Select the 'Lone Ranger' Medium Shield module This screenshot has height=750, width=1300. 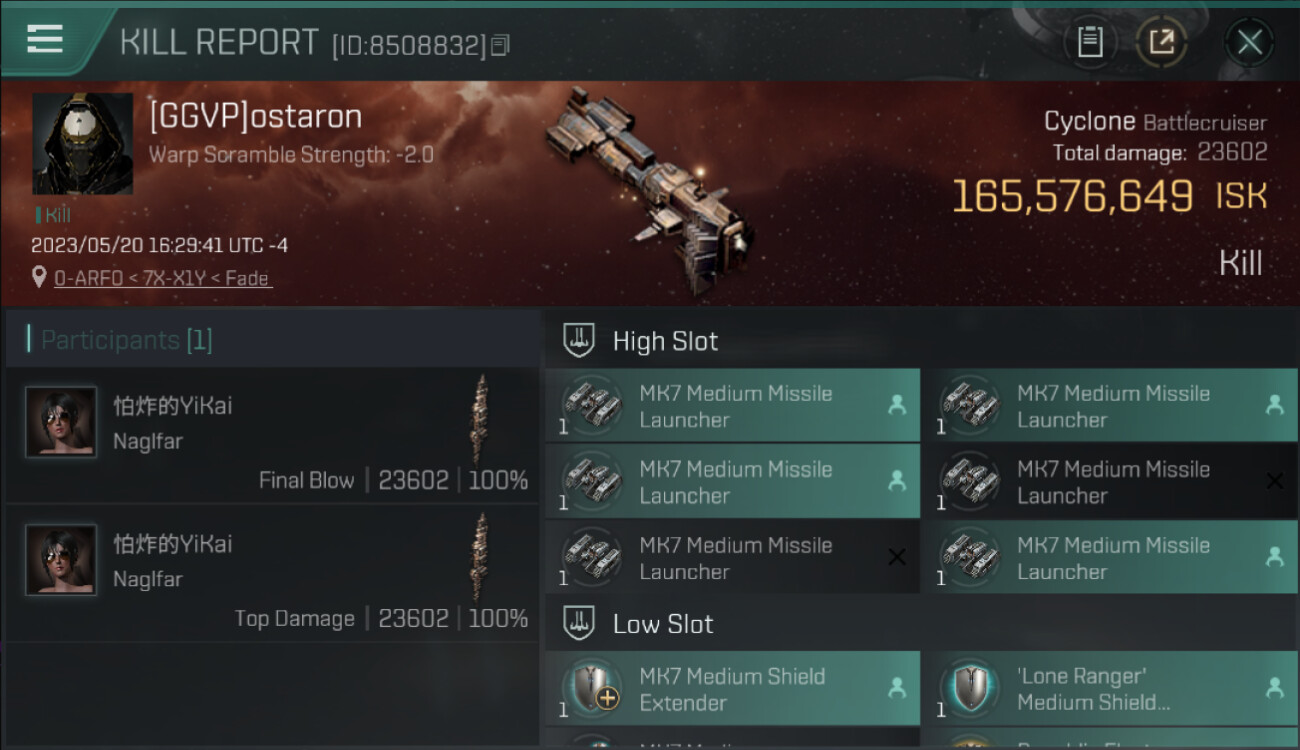(1110, 689)
